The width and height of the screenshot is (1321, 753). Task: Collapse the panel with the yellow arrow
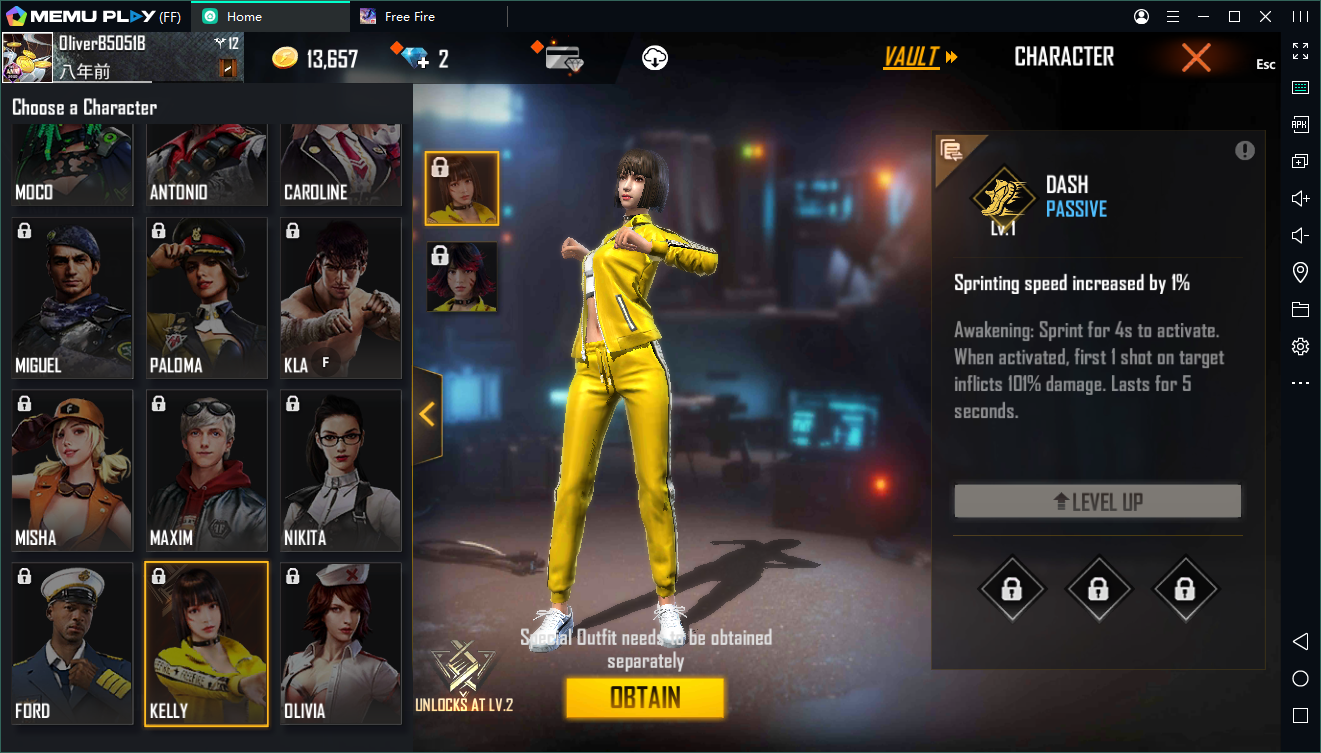[x=428, y=414]
